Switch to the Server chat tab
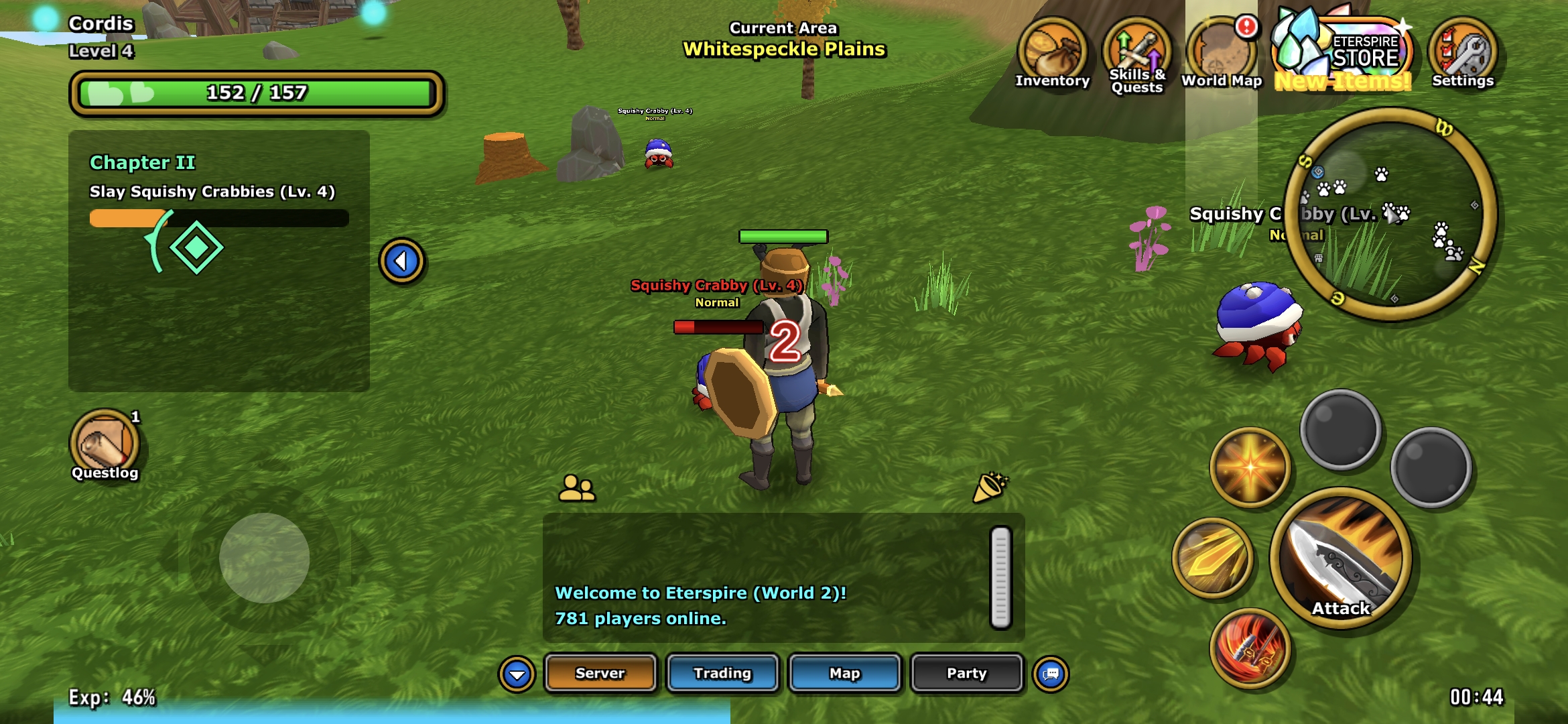The height and width of the screenshot is (724, 1568). coord(600,673)
